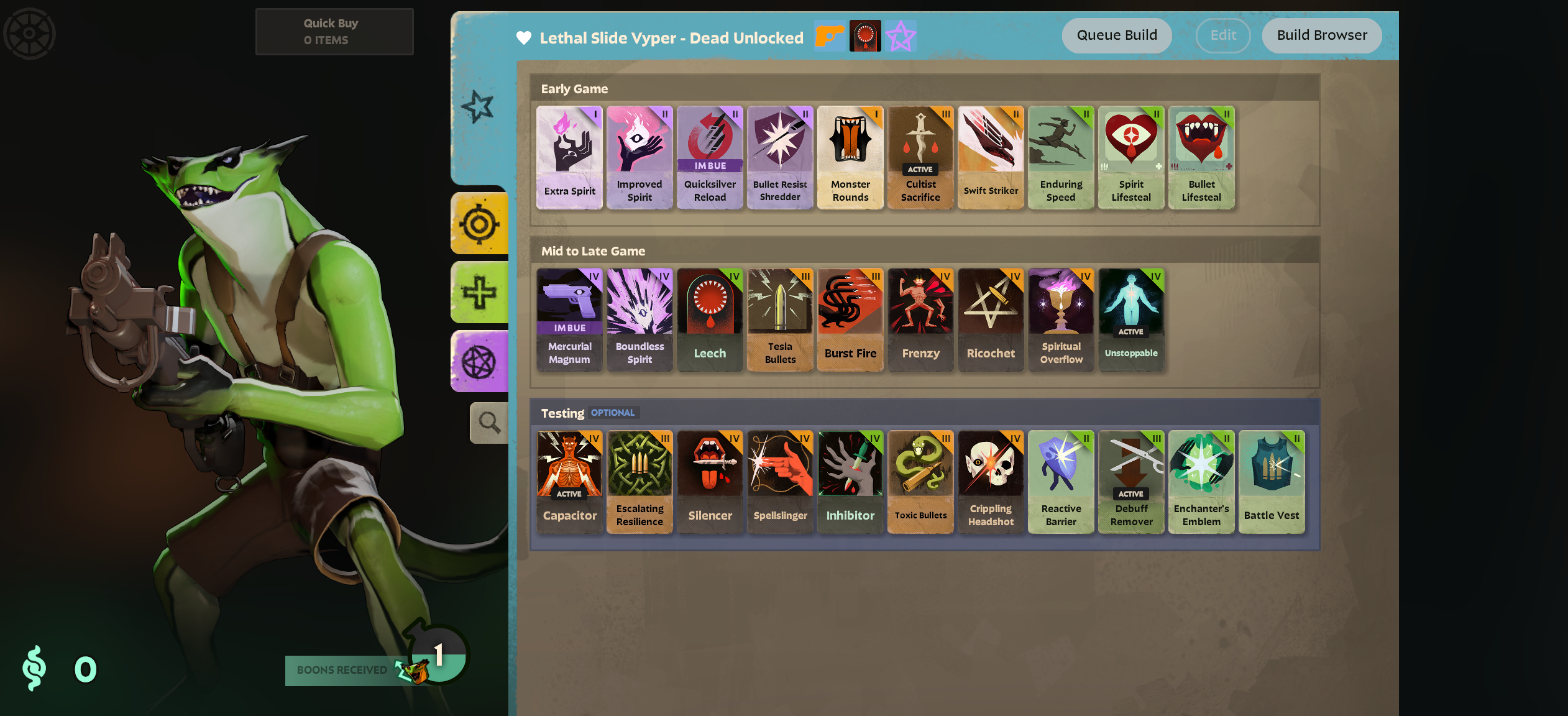Toggle the Optional badge on the Testing section

click(x=612, y=412)
